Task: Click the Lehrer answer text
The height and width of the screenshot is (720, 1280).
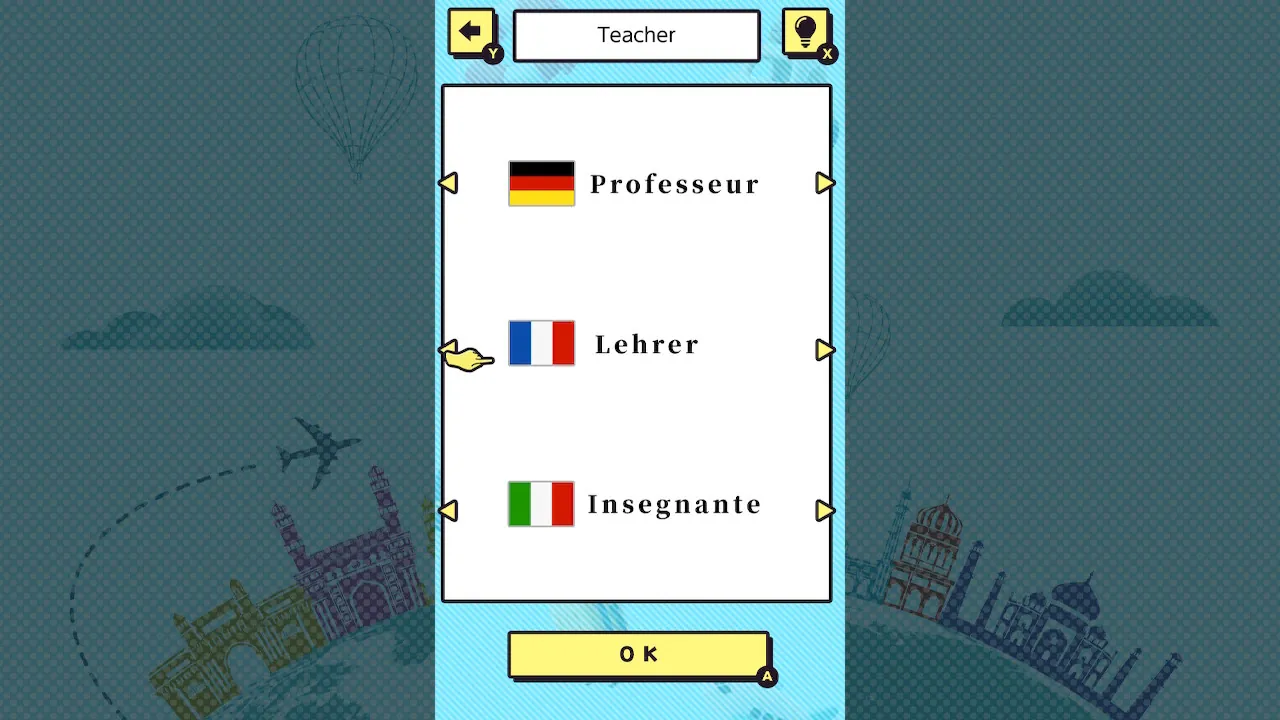Action: click(x=647, y=343)
